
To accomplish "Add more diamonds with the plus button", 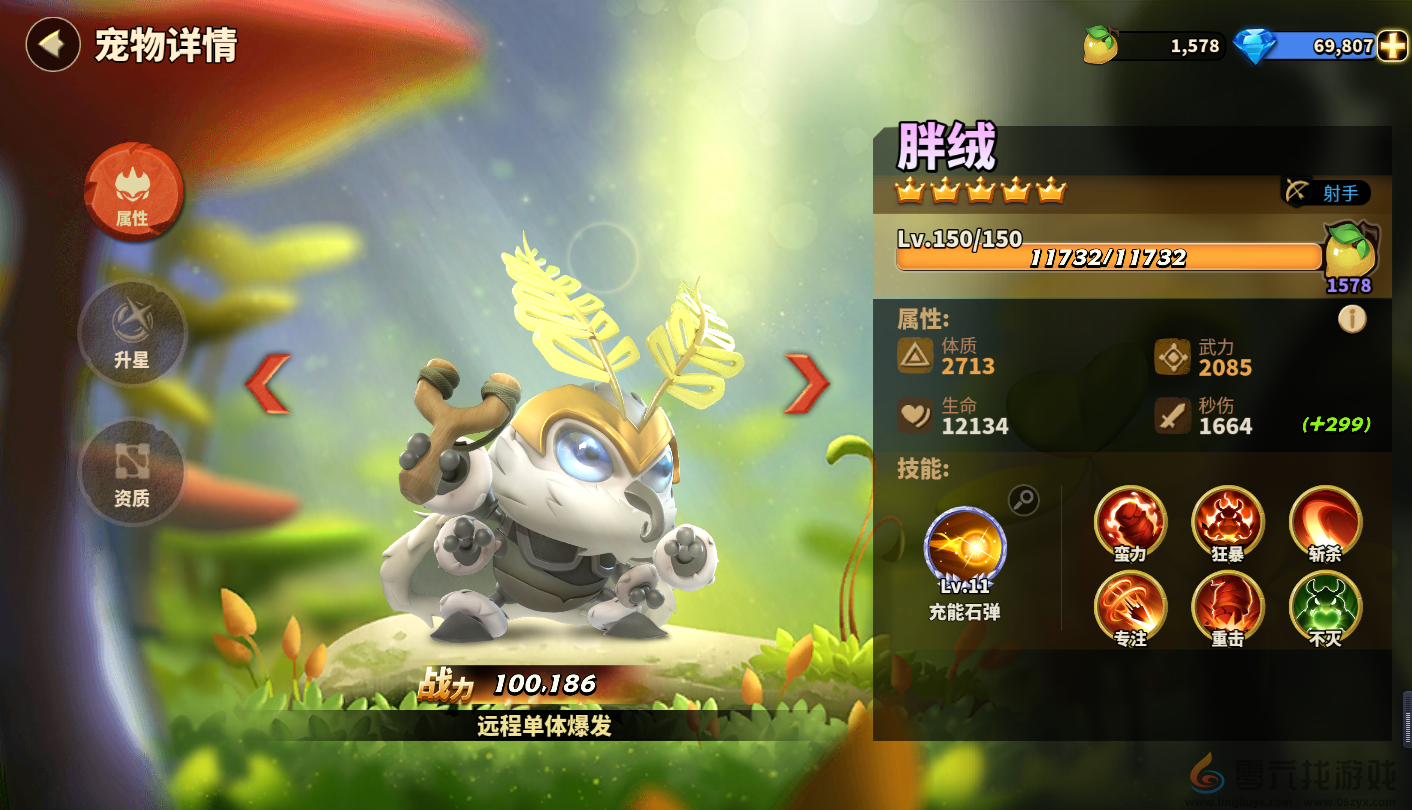I will [x=1392, y=46].
